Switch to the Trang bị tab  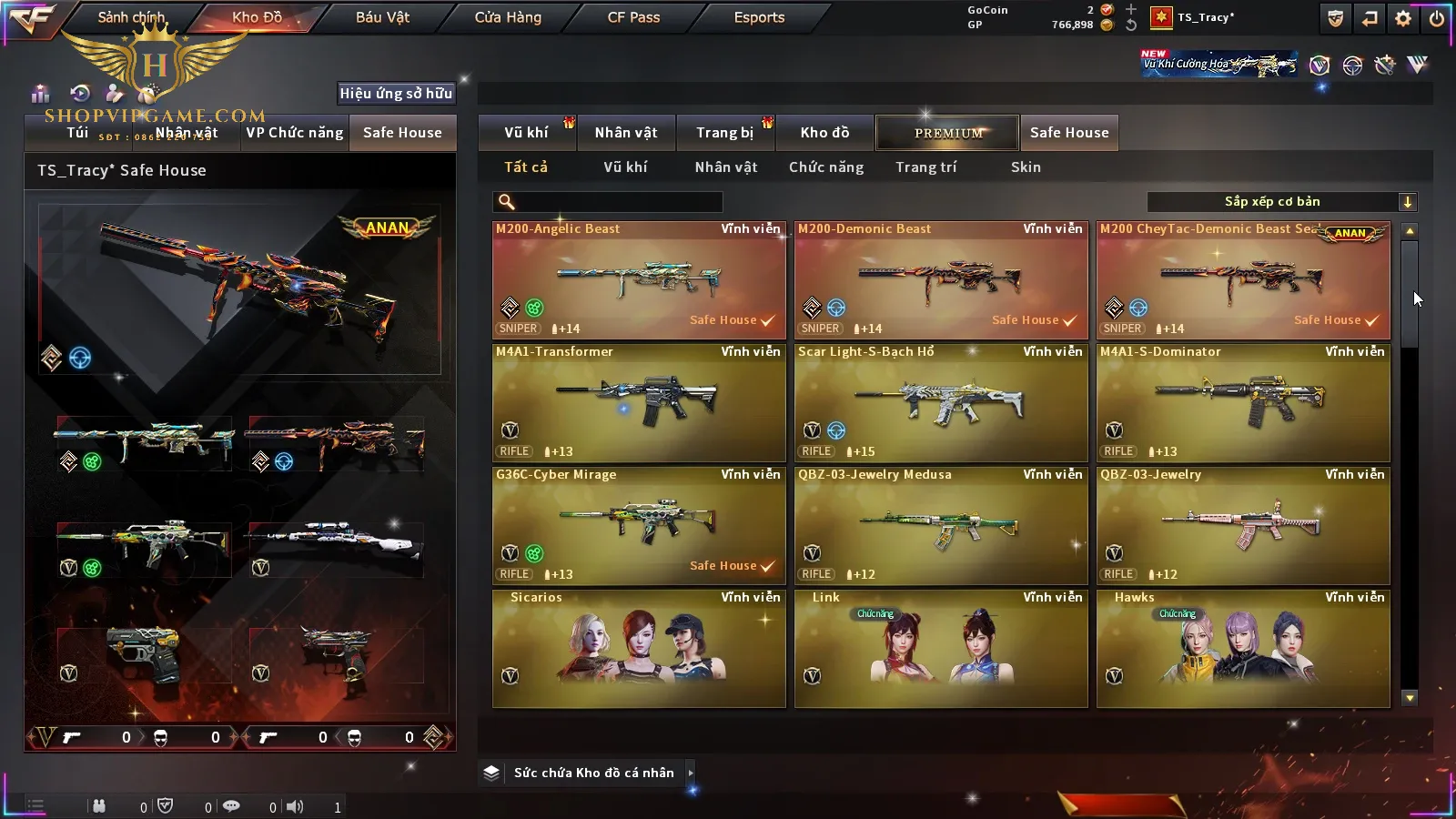click(724, 133)
